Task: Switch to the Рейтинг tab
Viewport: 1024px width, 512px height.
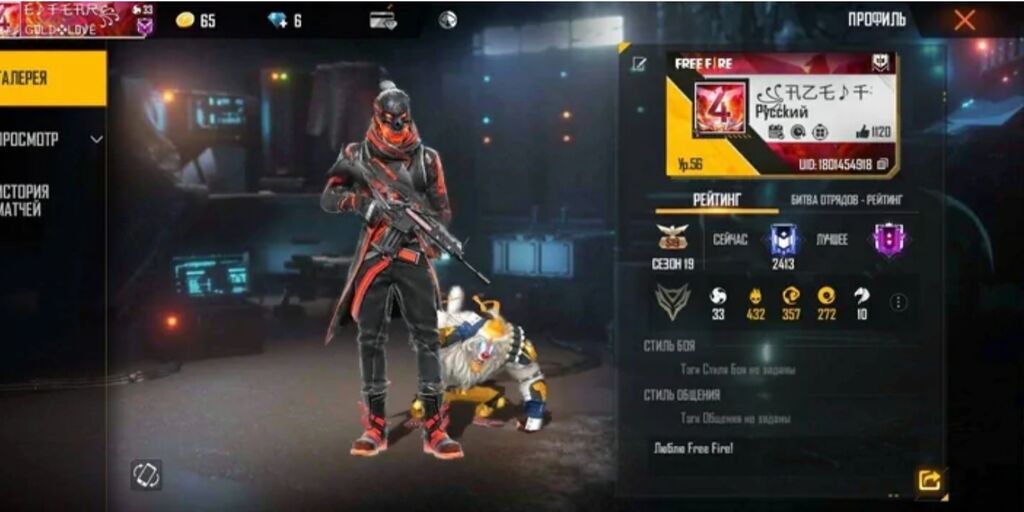Action: [x=716, y=200]
